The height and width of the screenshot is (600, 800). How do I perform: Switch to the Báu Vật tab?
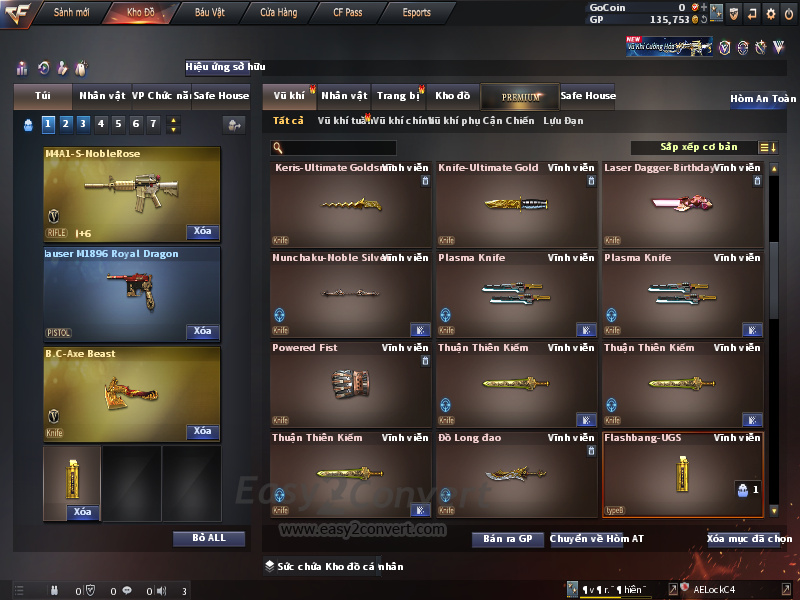click(x=210, y=13)
